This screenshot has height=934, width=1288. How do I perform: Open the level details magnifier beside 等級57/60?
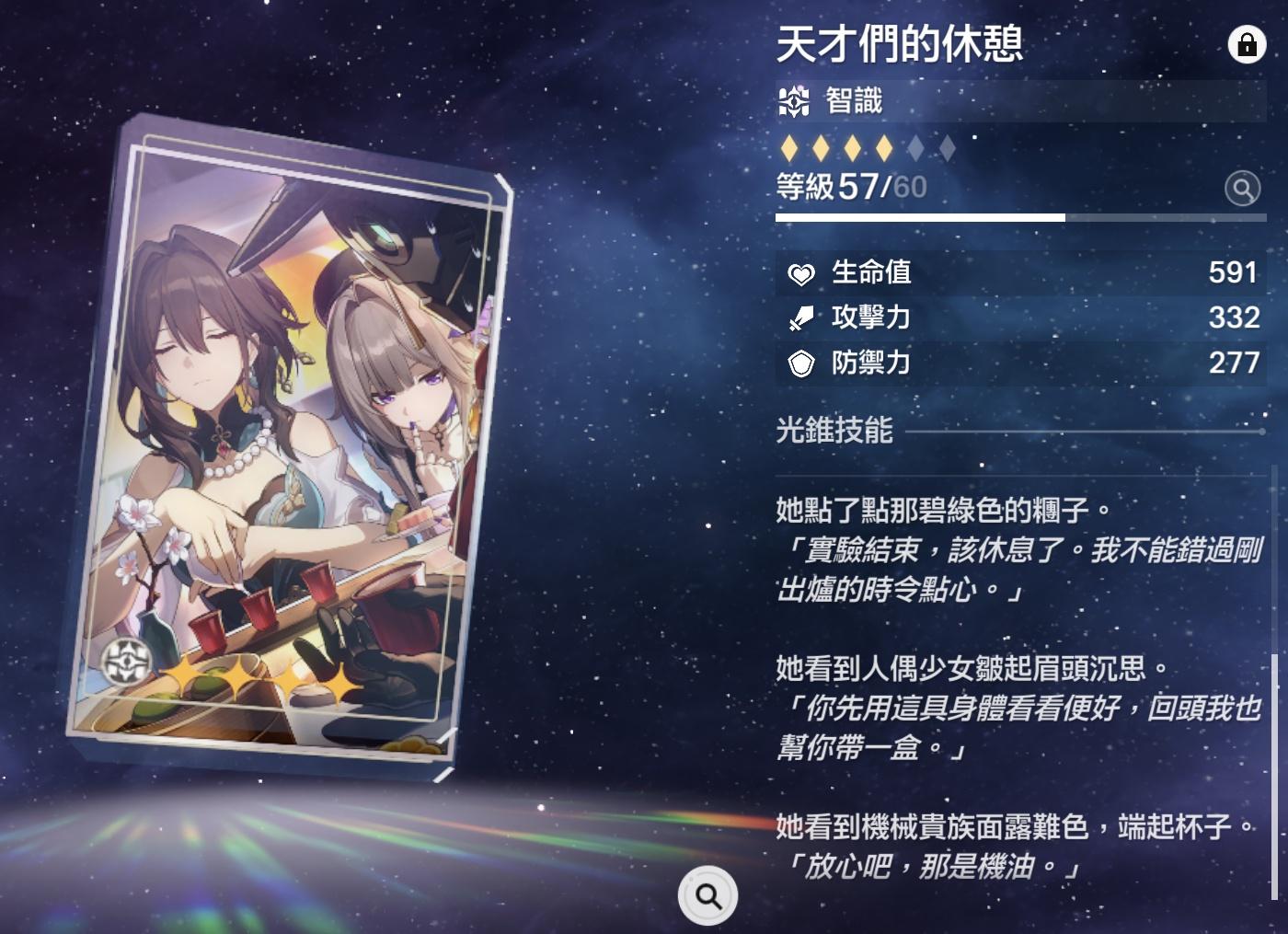click(1242, 189)
